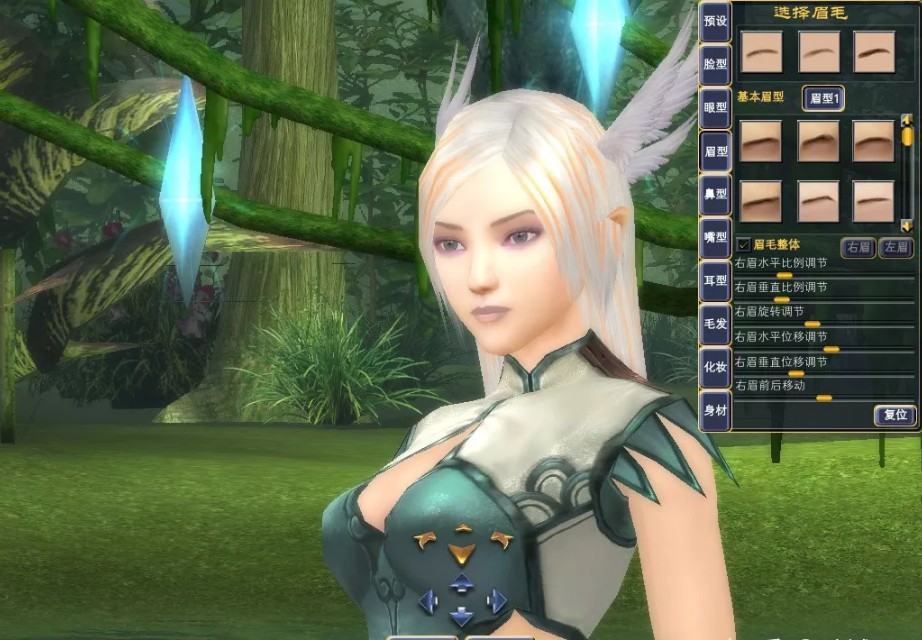
Task: Click the 右眉前后移动 slider handle
Action: [x=823, y=398]
